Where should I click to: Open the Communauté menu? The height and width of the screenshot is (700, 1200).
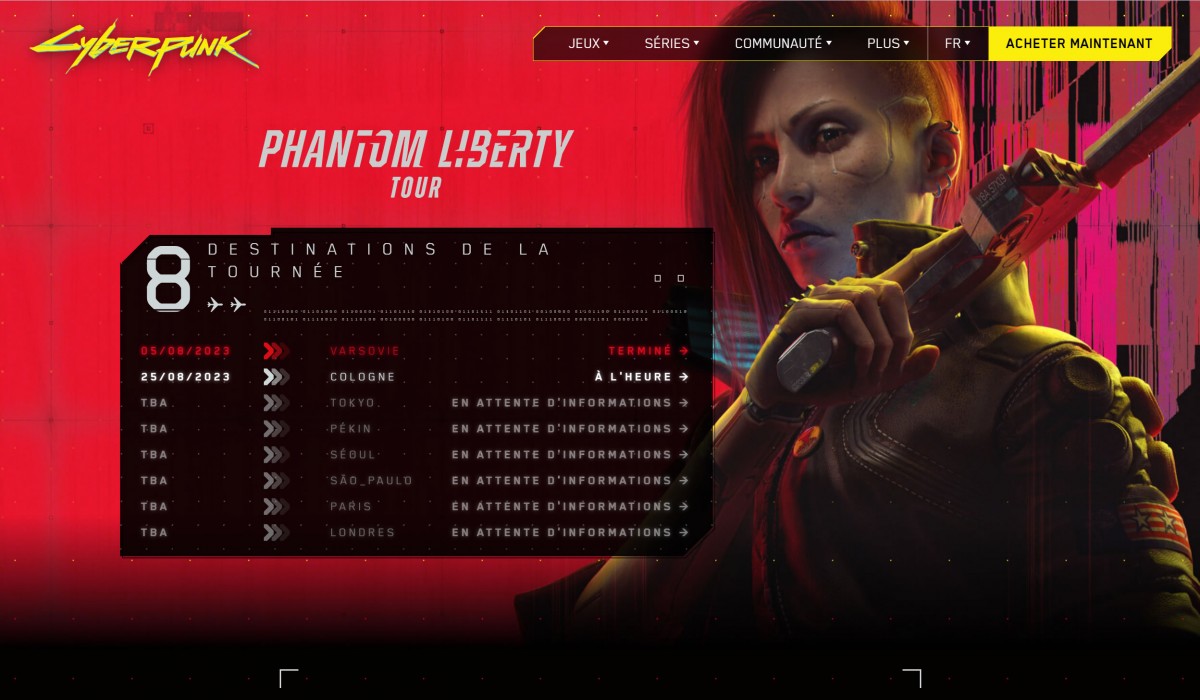(782, 43)
